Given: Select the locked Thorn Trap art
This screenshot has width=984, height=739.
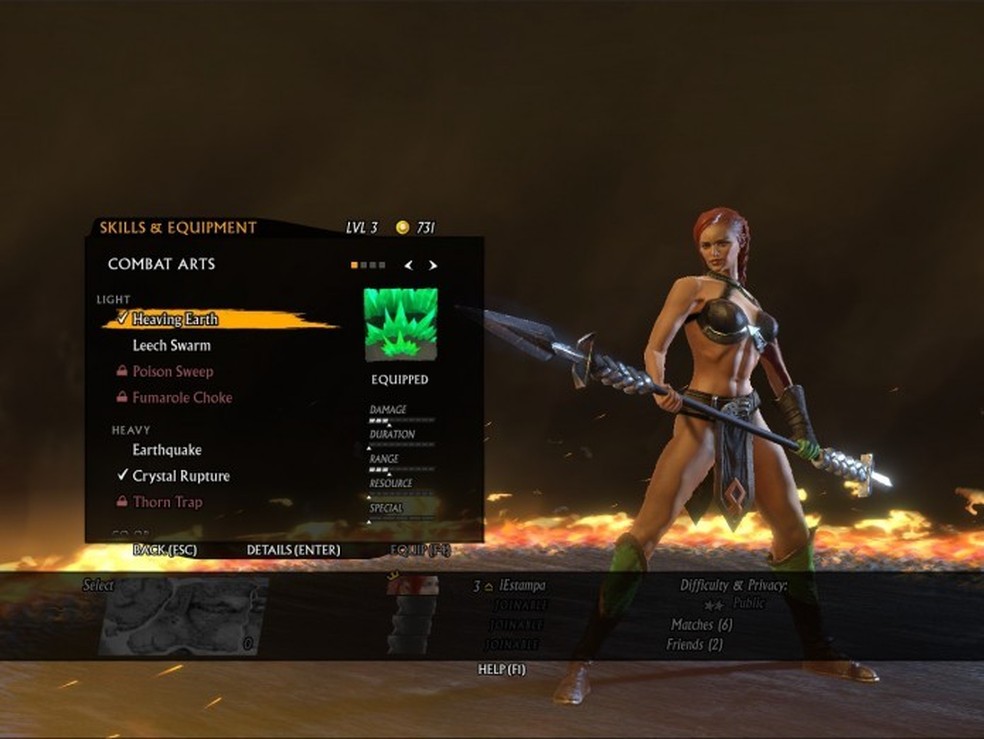Looking at the screenshot, I should (x=167, y=502).
